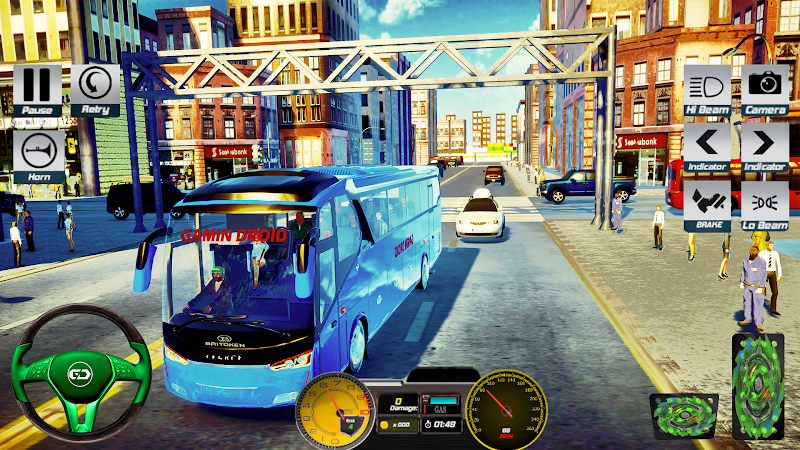Tap the Retry button
The height and width of the screenshot is (450, 800).
tap(95, 88)
